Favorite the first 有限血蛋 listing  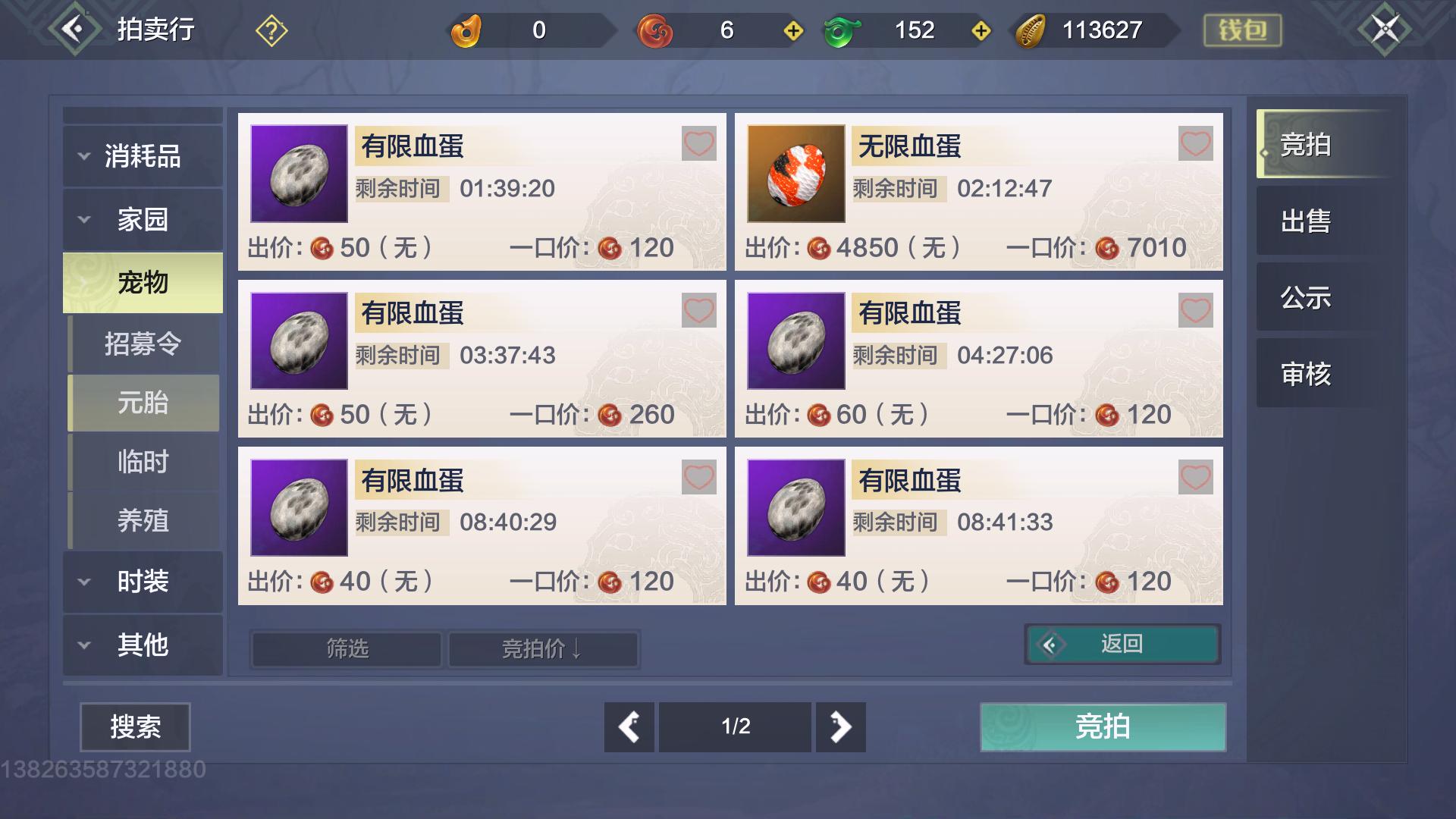[x=699, y=143]
